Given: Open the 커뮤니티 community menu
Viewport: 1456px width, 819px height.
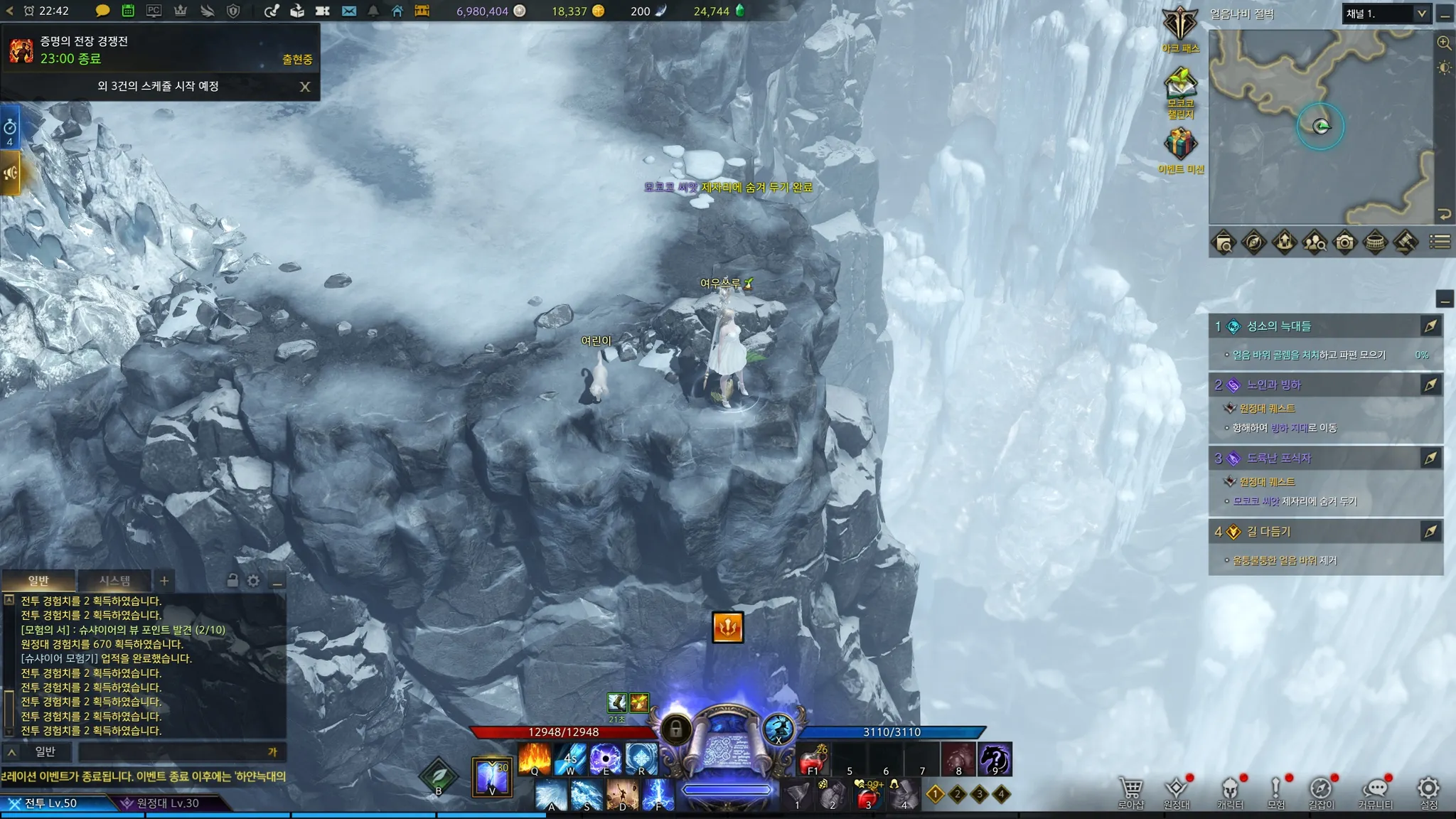Looking at the screenshot, I should point(1376,792).
